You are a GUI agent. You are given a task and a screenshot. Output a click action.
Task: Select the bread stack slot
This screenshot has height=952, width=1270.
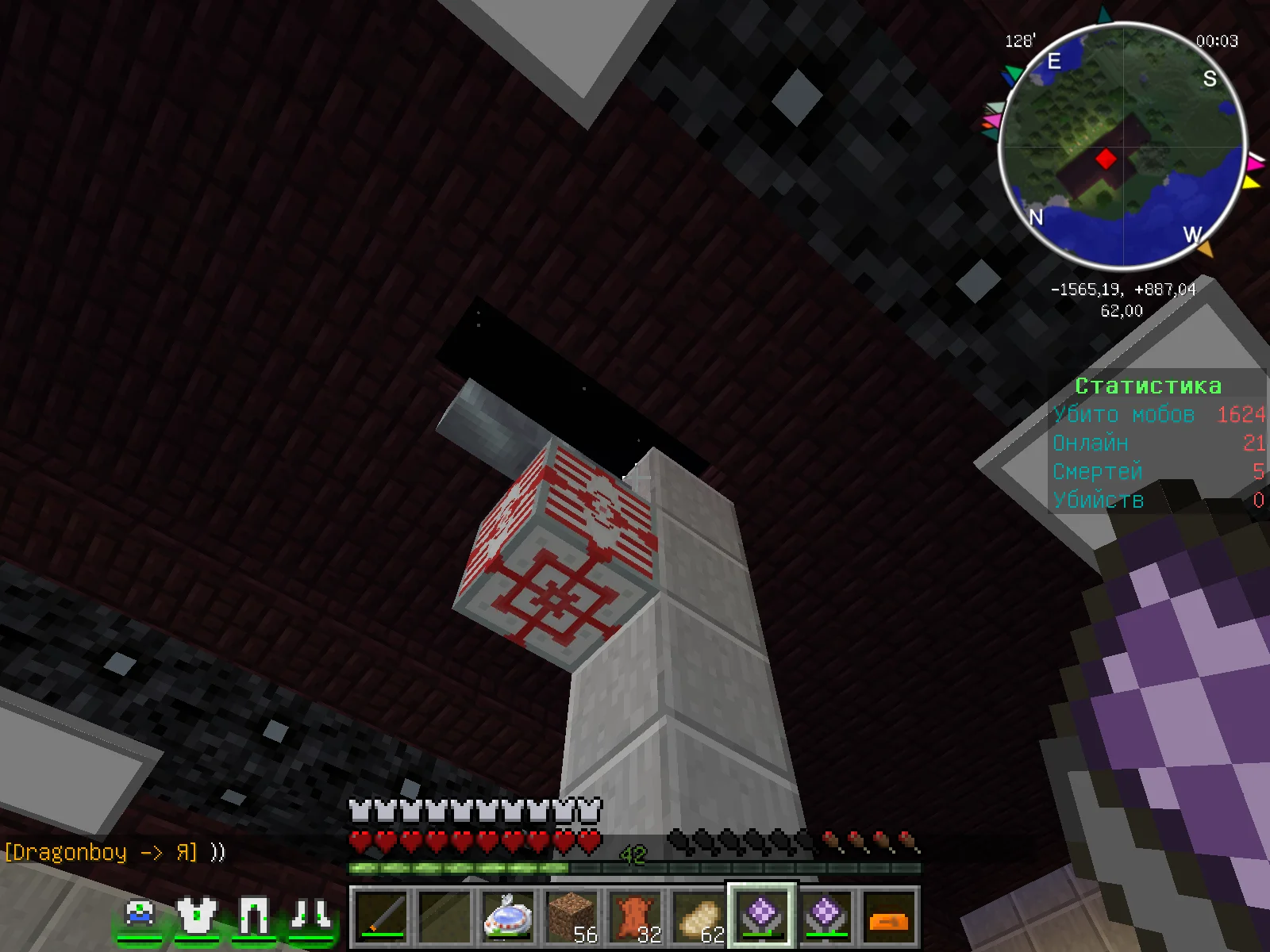pyautogui.click(x=699, y=917)
